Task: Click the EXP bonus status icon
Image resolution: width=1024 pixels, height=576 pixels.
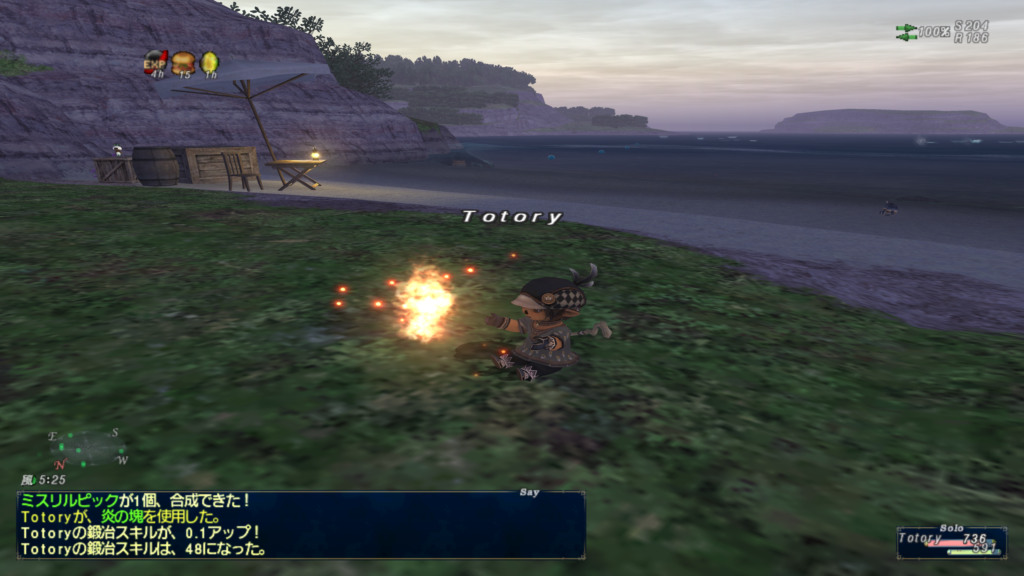Action: click(x=155, y=63)
